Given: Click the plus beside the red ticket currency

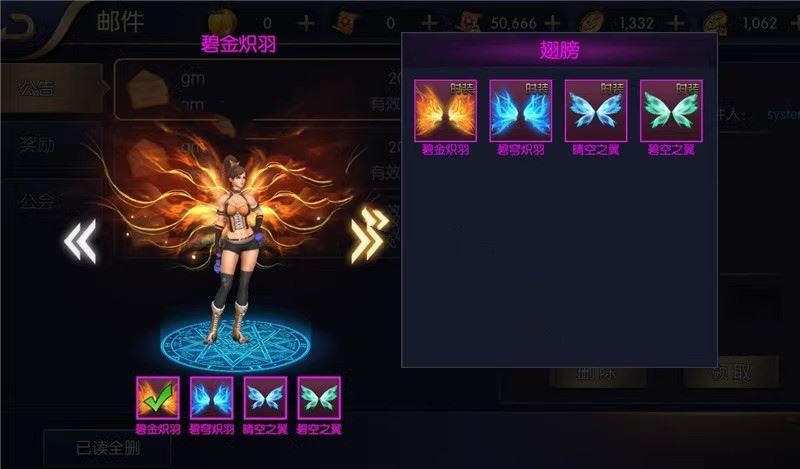Looking at the screenshot, I should (x=429, y=23).
